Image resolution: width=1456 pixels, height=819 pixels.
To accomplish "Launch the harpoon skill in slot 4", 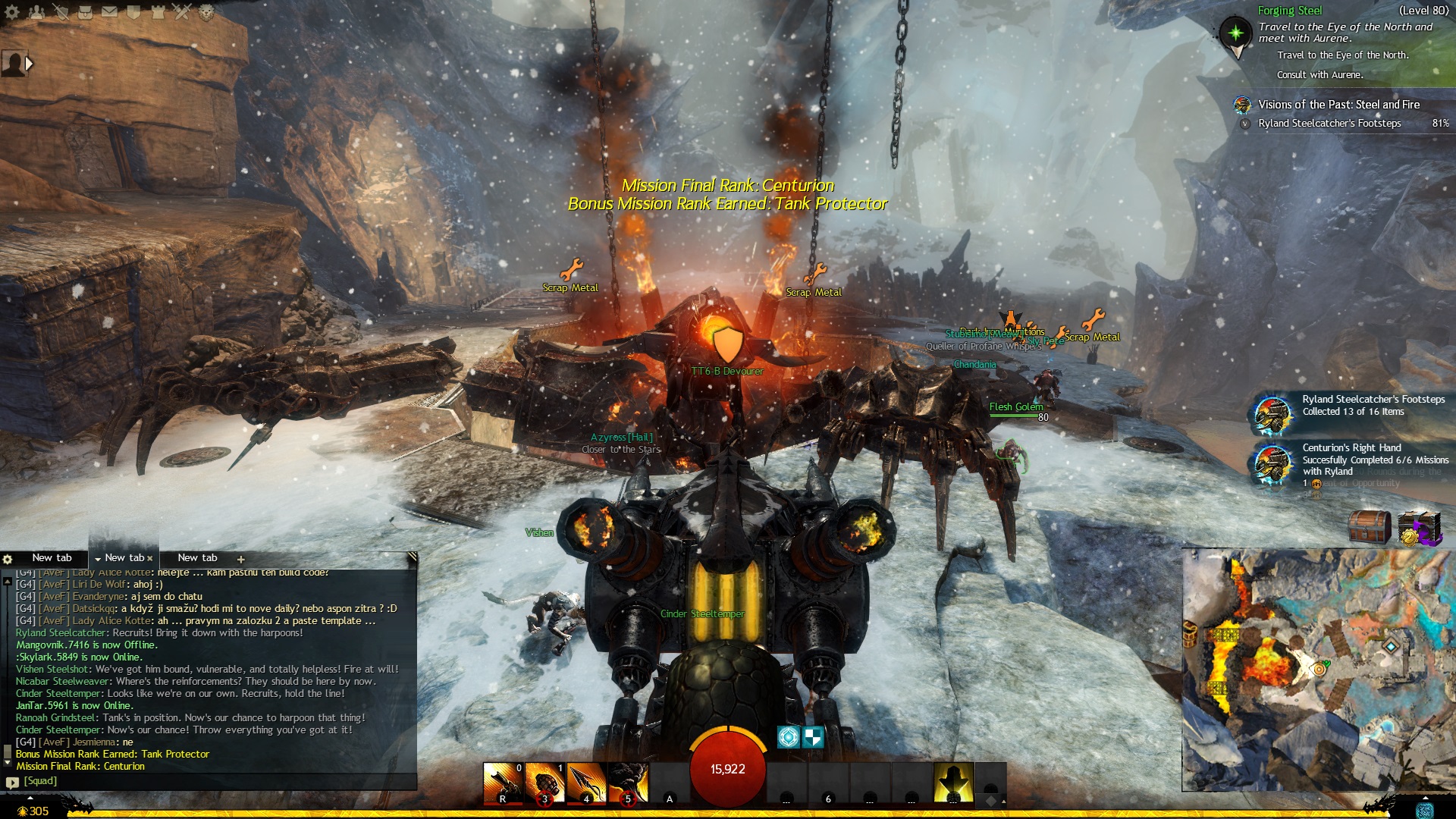I will tap(586, 783).
